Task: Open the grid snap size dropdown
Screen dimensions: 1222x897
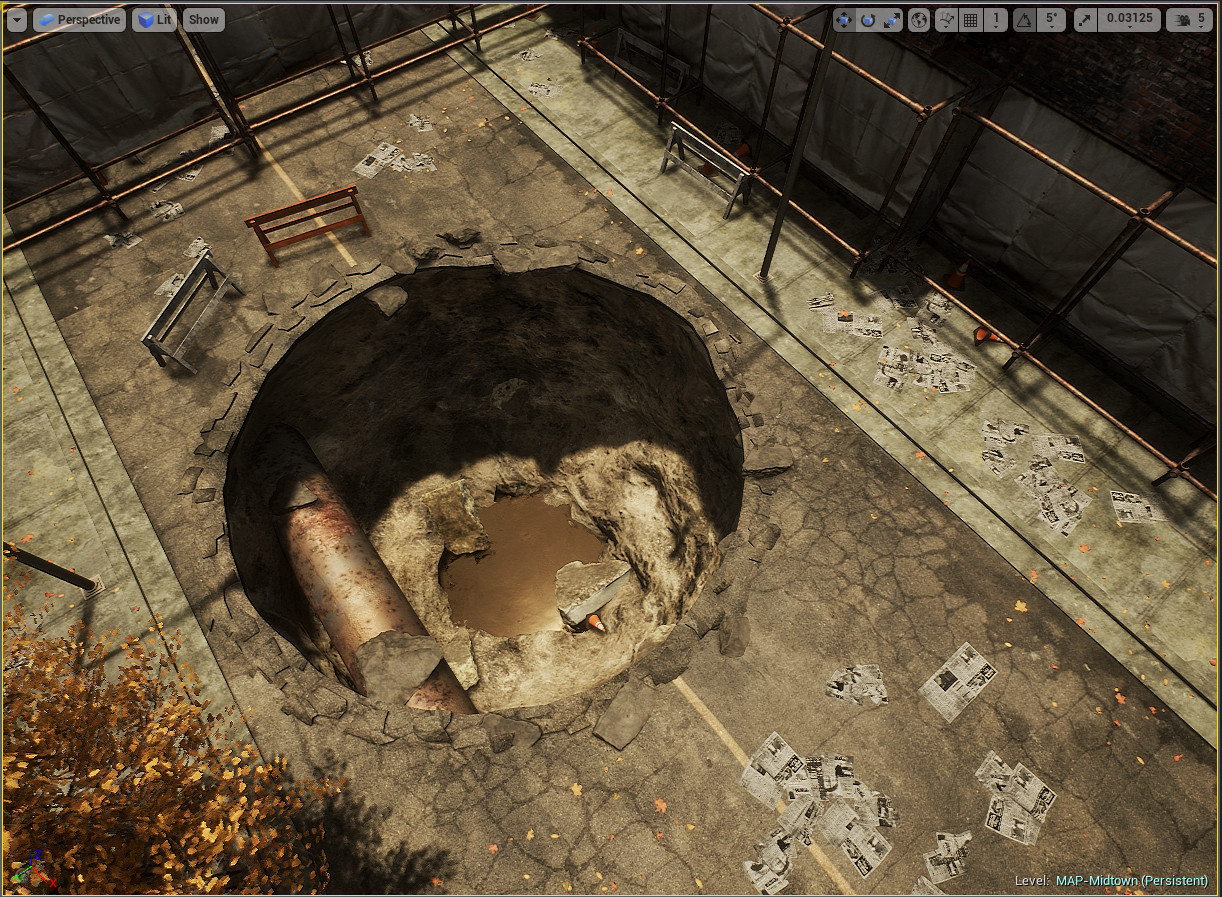Action: (996, 20)
